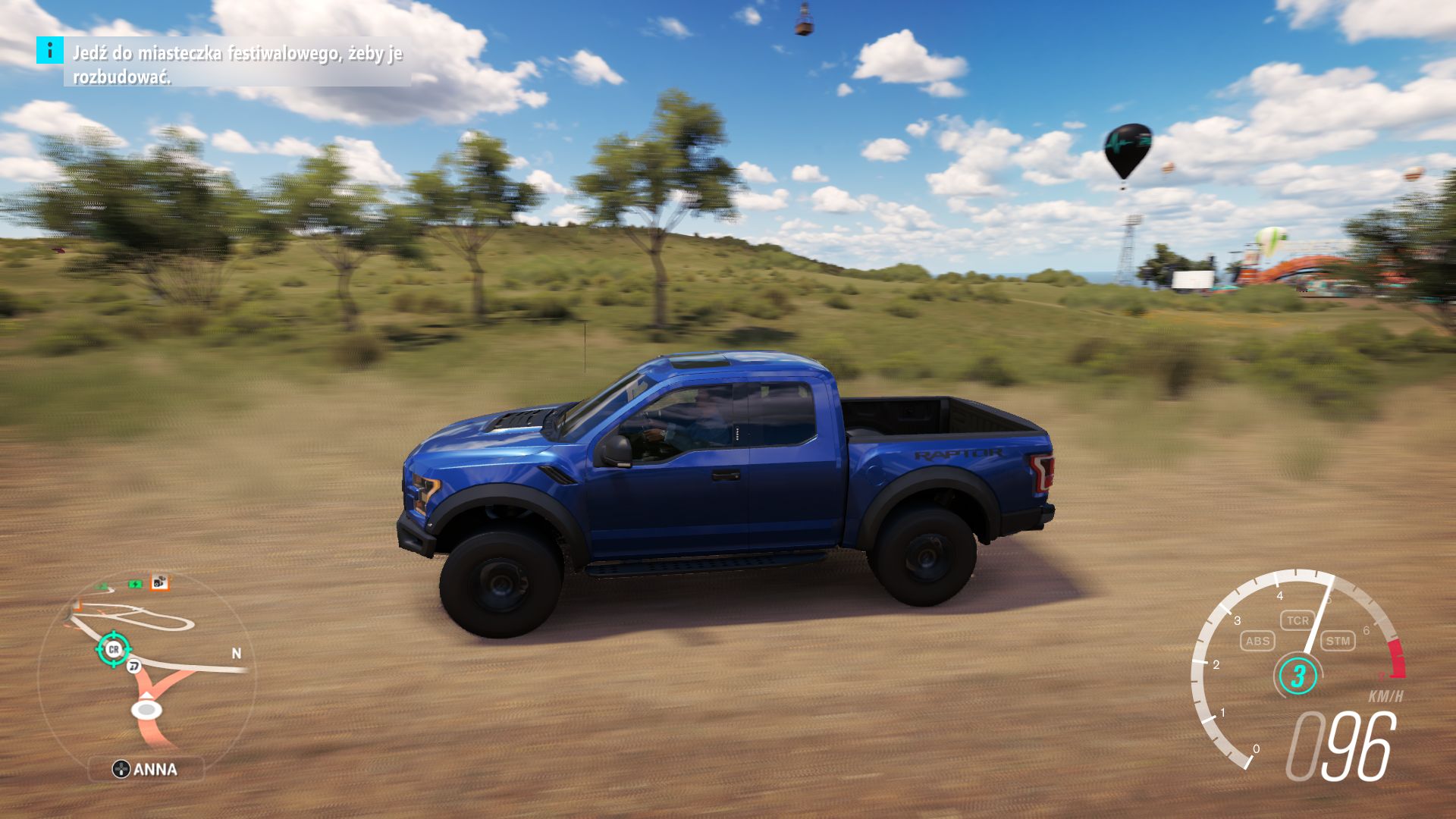
Task: Click the Drivatar arrow icon on the minimap
Action: [133, 666]
